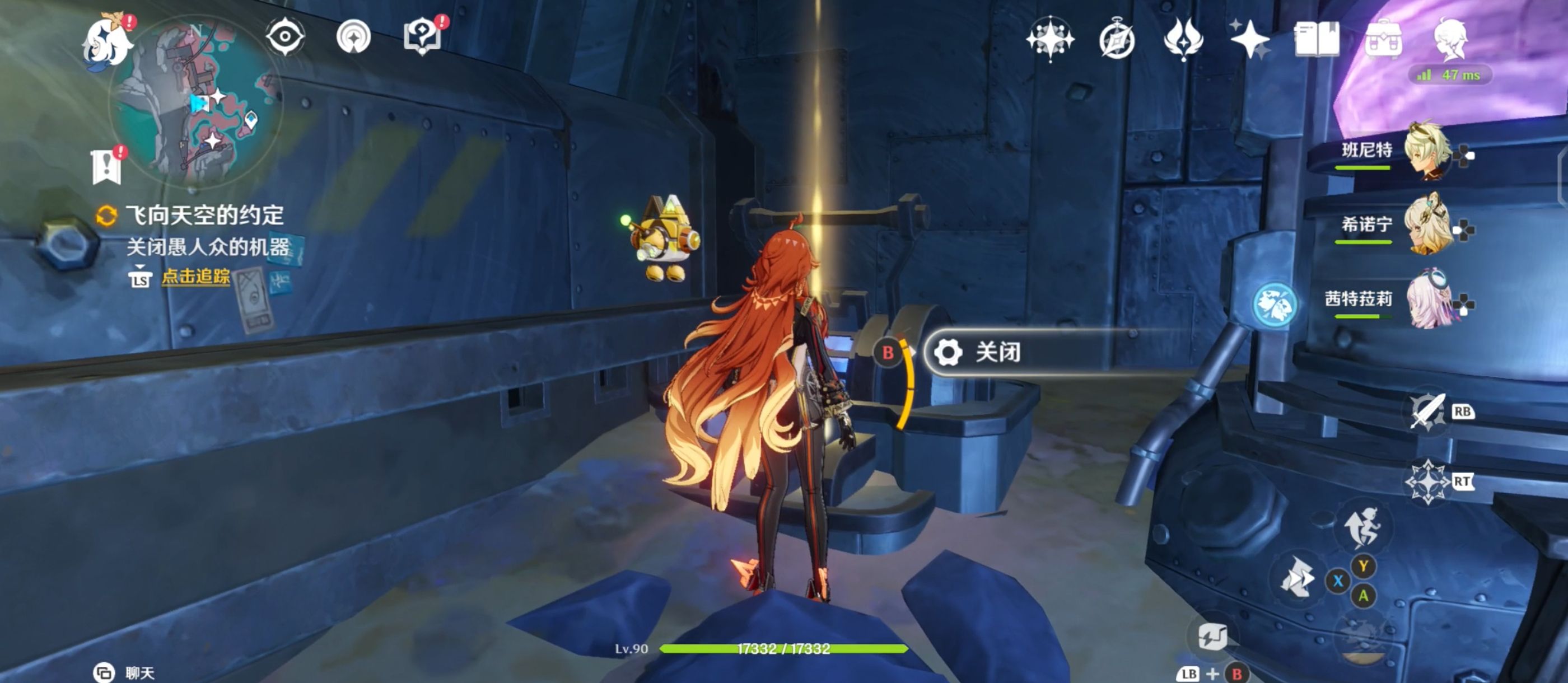Open the tutorial question-mark icon
Screen dimensions: 1568x683
(x=422, y=38)
